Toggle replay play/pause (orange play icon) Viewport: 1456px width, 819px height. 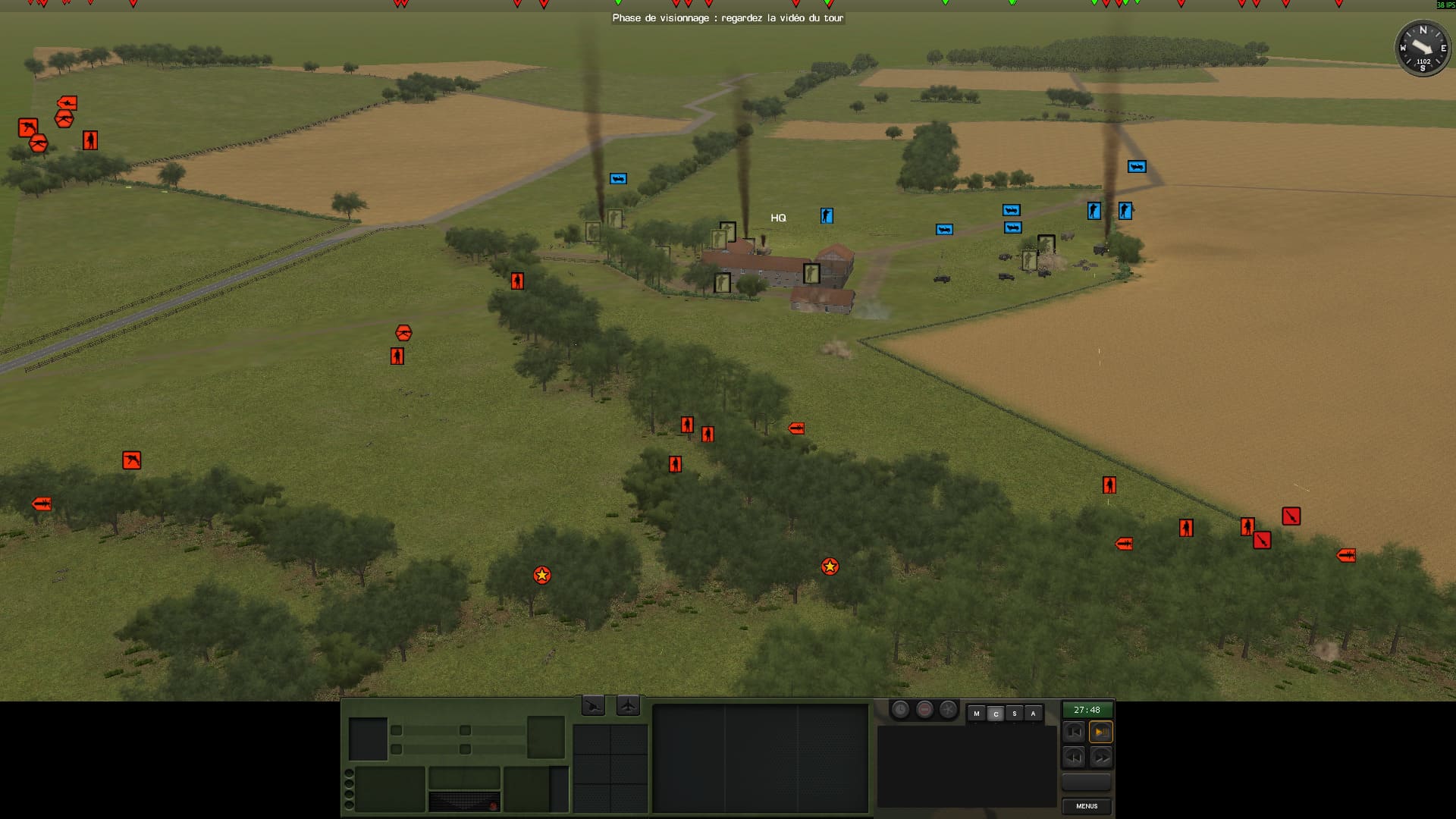click(x=1100, y=732)
